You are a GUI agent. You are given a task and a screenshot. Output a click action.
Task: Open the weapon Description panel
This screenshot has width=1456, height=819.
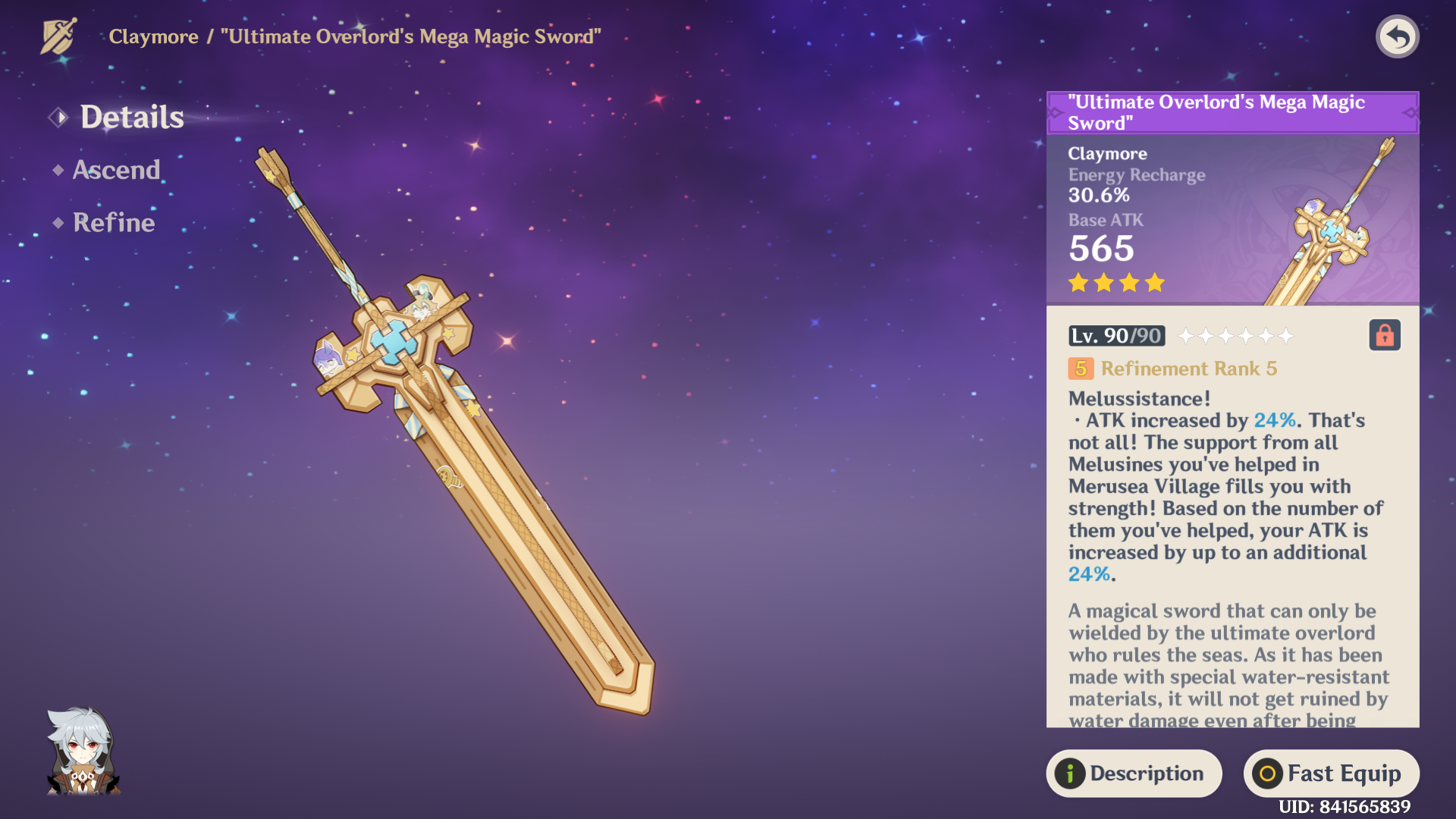(1134, 773)
